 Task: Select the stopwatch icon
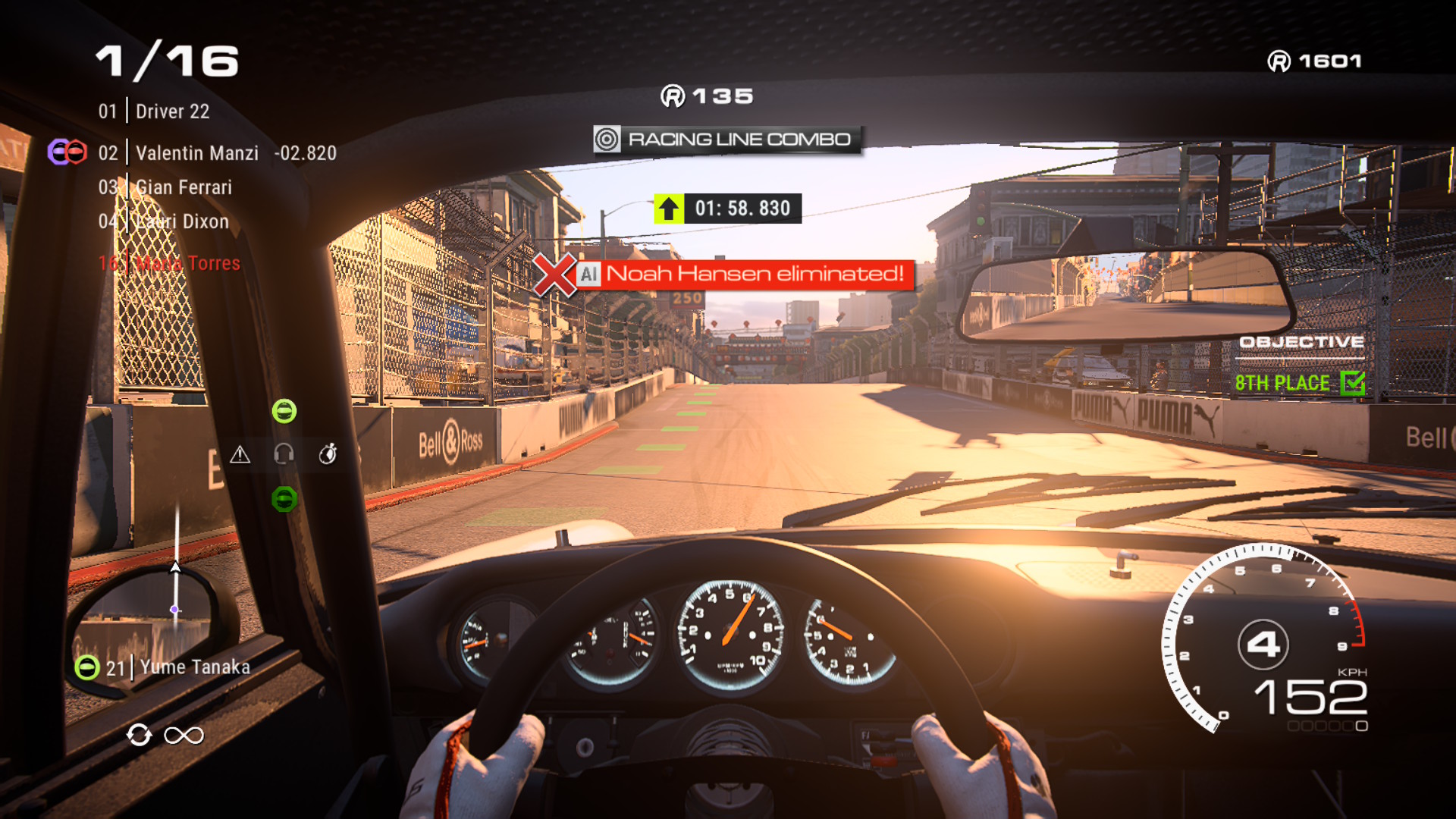tap(328, 454)
